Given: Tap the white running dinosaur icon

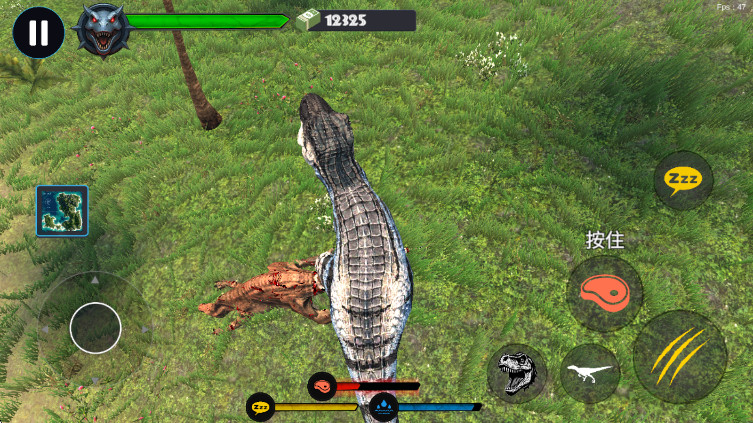Looking at the screenshot, I should coord(589,373).
